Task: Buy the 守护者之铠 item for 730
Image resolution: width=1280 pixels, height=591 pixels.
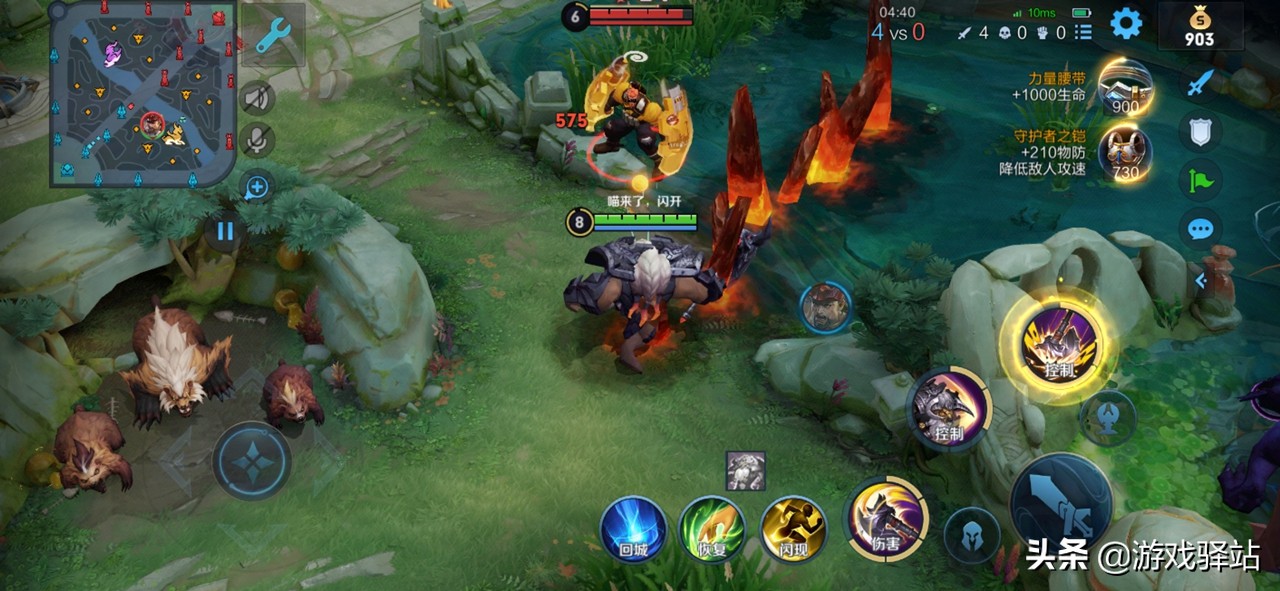Action: (1125, 153)
